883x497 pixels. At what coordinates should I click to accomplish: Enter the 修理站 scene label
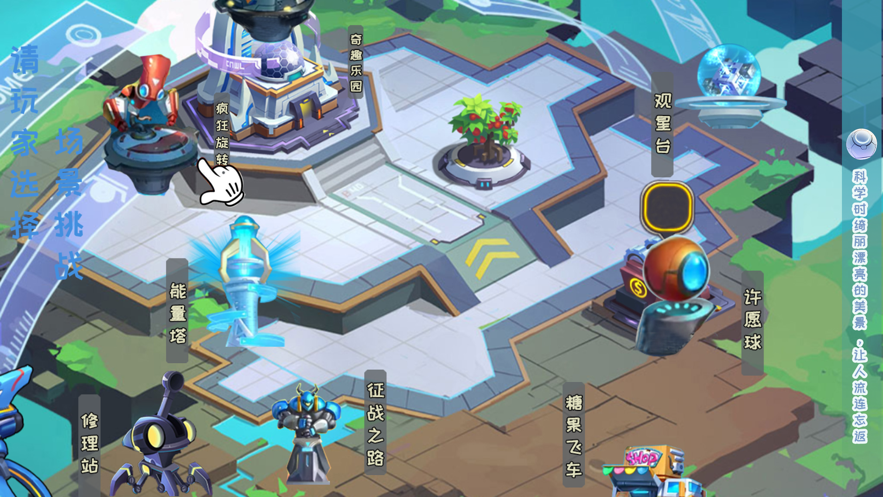tap(90, 442)
